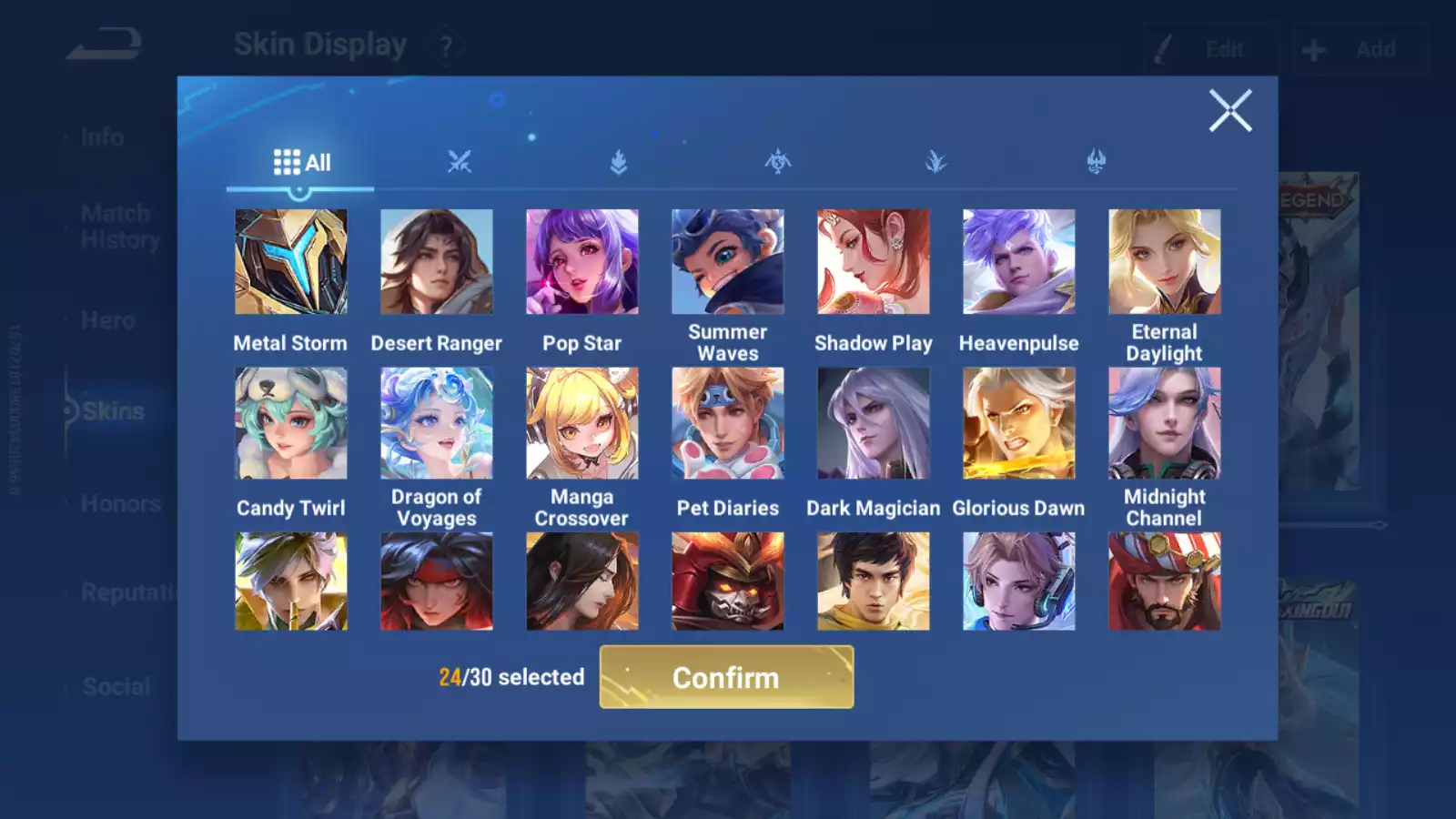Pick the Pop Star skin

[582, 262]
